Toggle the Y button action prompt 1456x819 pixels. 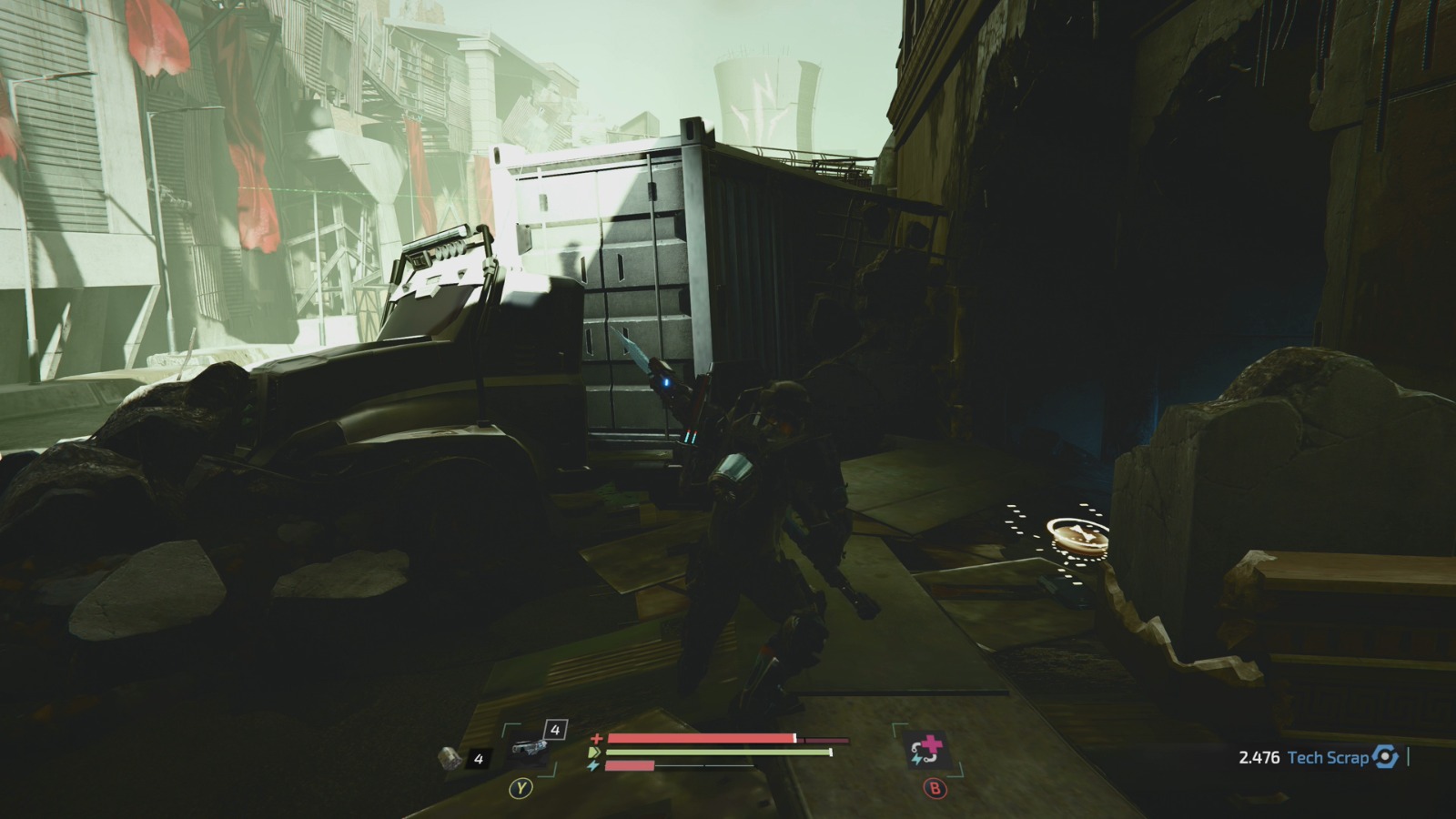coord(520,787)
